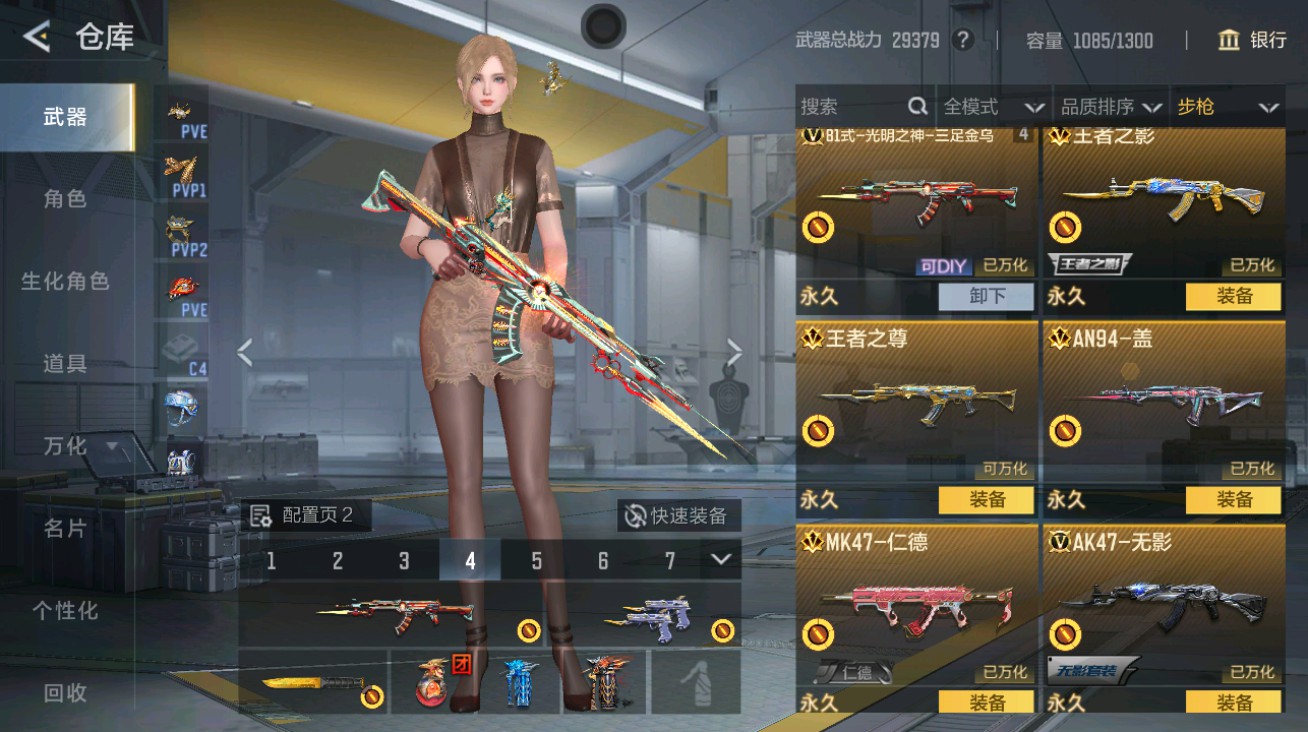
Task: Equip the 王者之影 rifle
Action: click(1233, 296)
